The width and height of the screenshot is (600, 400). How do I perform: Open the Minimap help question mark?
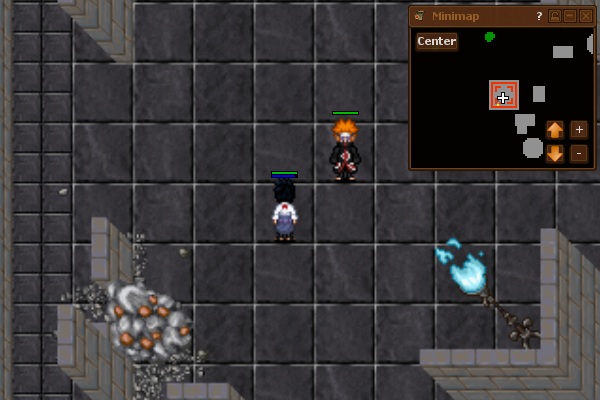tap(539, 16)
